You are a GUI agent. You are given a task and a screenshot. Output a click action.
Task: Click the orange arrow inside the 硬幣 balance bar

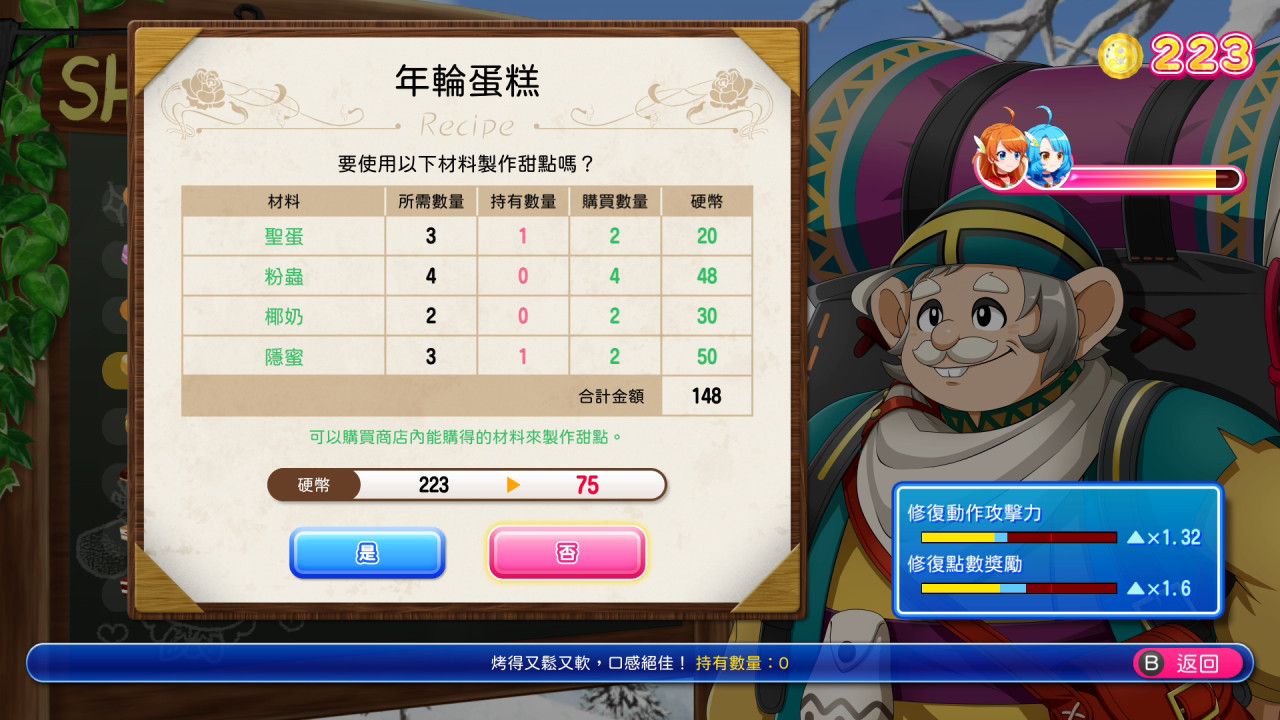click(511, 486)
